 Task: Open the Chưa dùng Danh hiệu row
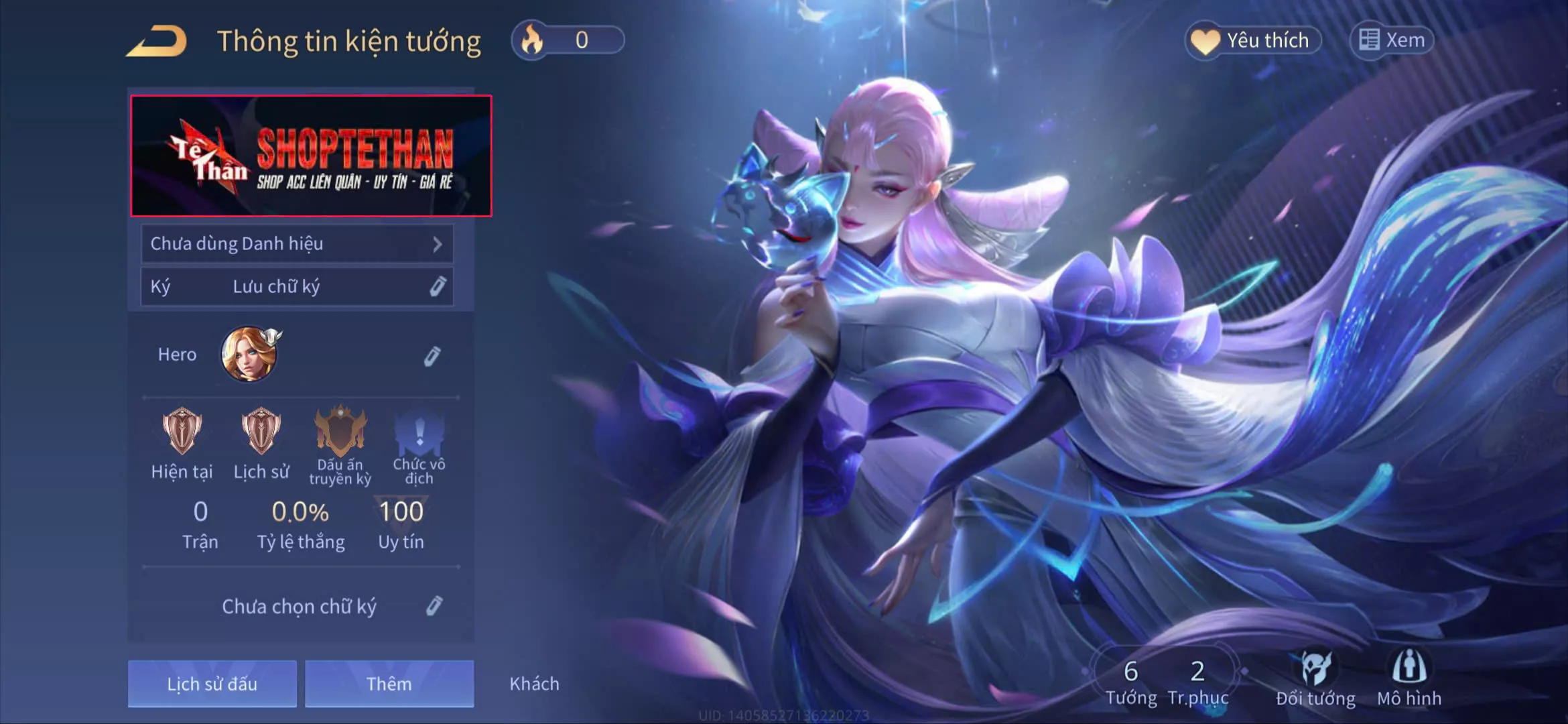click(297, 244)
